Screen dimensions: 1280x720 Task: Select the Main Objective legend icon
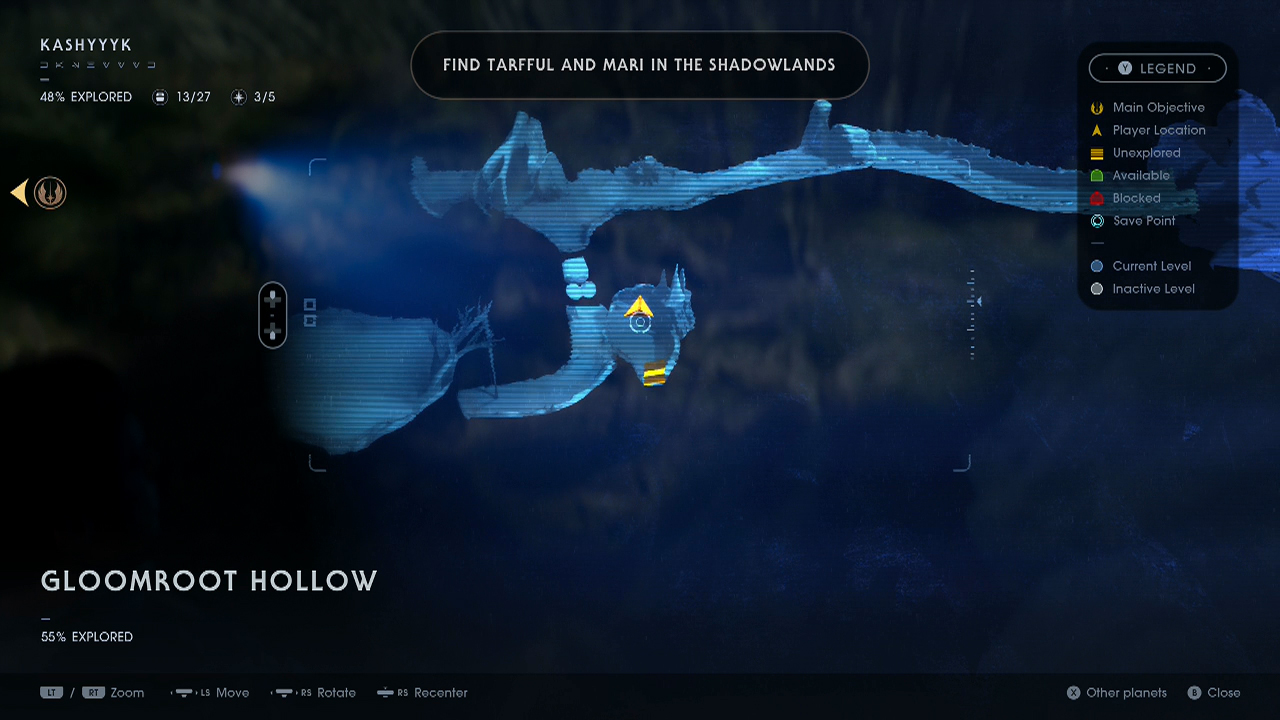pyautogui.click(x=1097, y=107)
